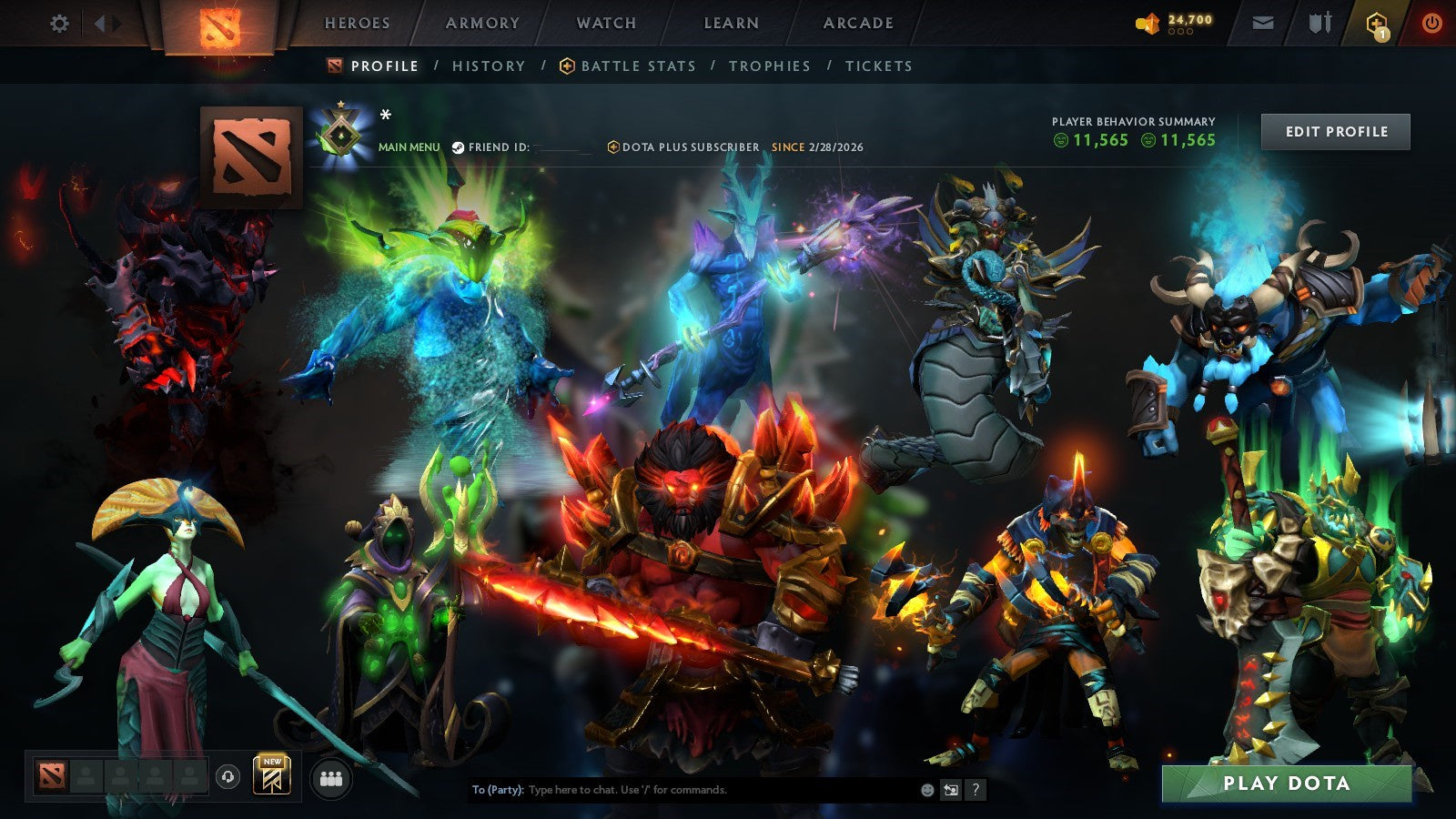Click the chat wheel icon beside the smiley
Image resolution: width=1456 pixels, height=819 pixels.
pos(952,790)
